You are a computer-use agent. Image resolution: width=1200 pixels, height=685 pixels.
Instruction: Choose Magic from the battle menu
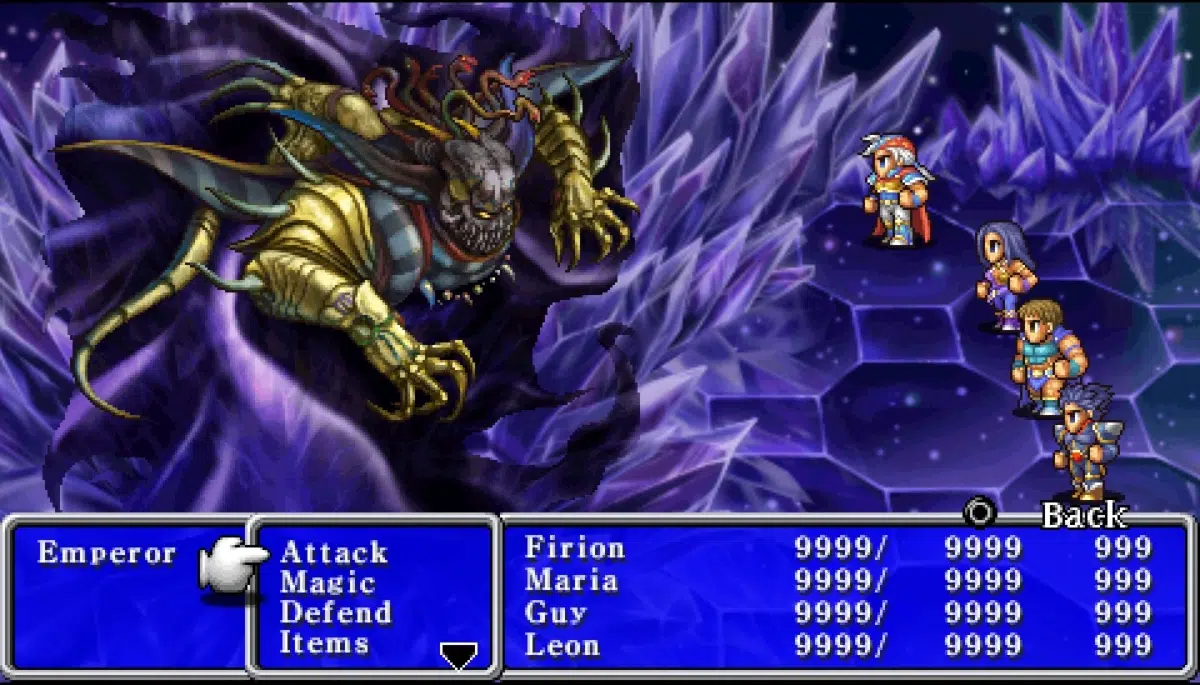[x=327, y=582]
